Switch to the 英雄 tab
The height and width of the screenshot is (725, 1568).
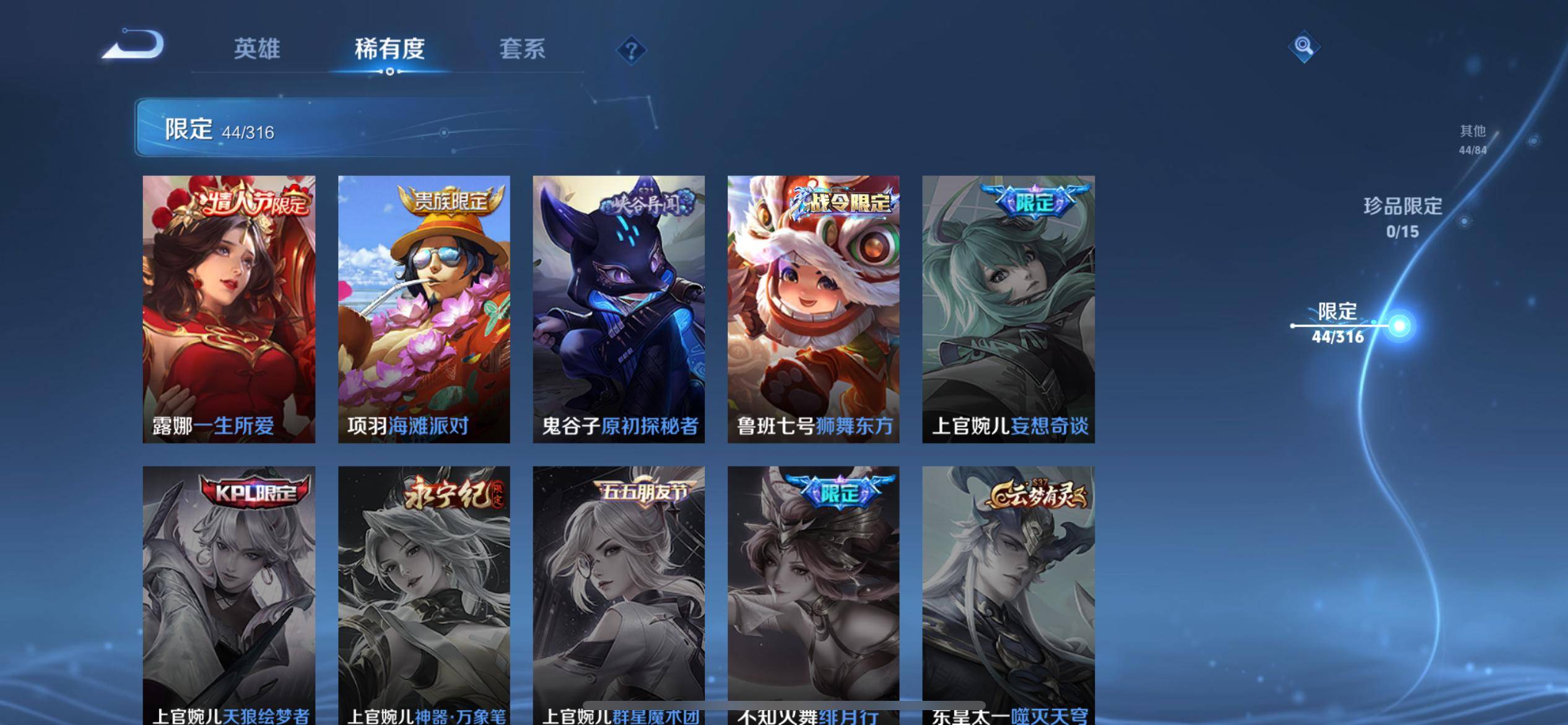(x=257, y=49)
